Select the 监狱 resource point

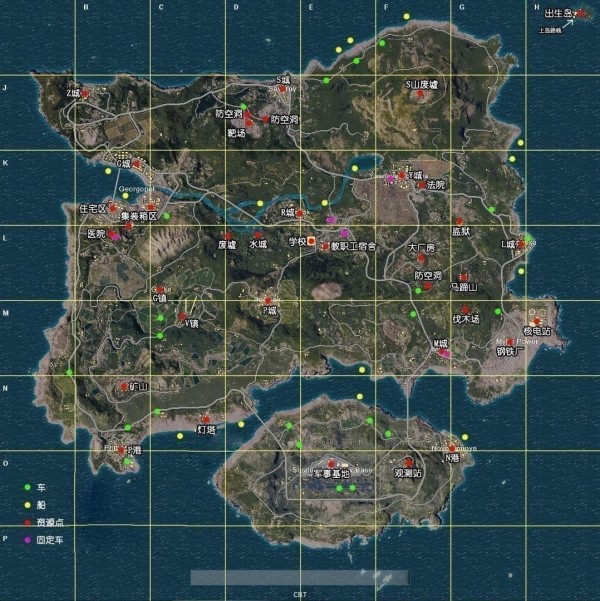coord(459,221)
